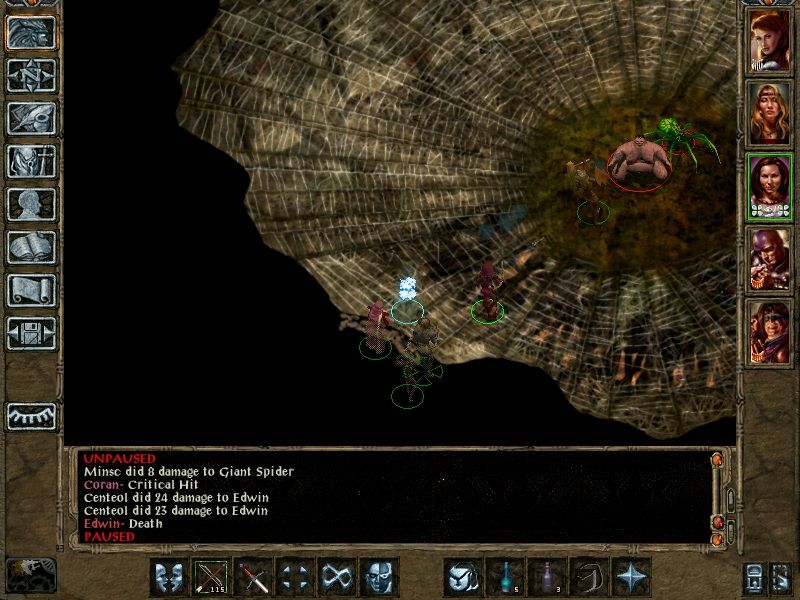Click the rest button with closed eye

31,415
